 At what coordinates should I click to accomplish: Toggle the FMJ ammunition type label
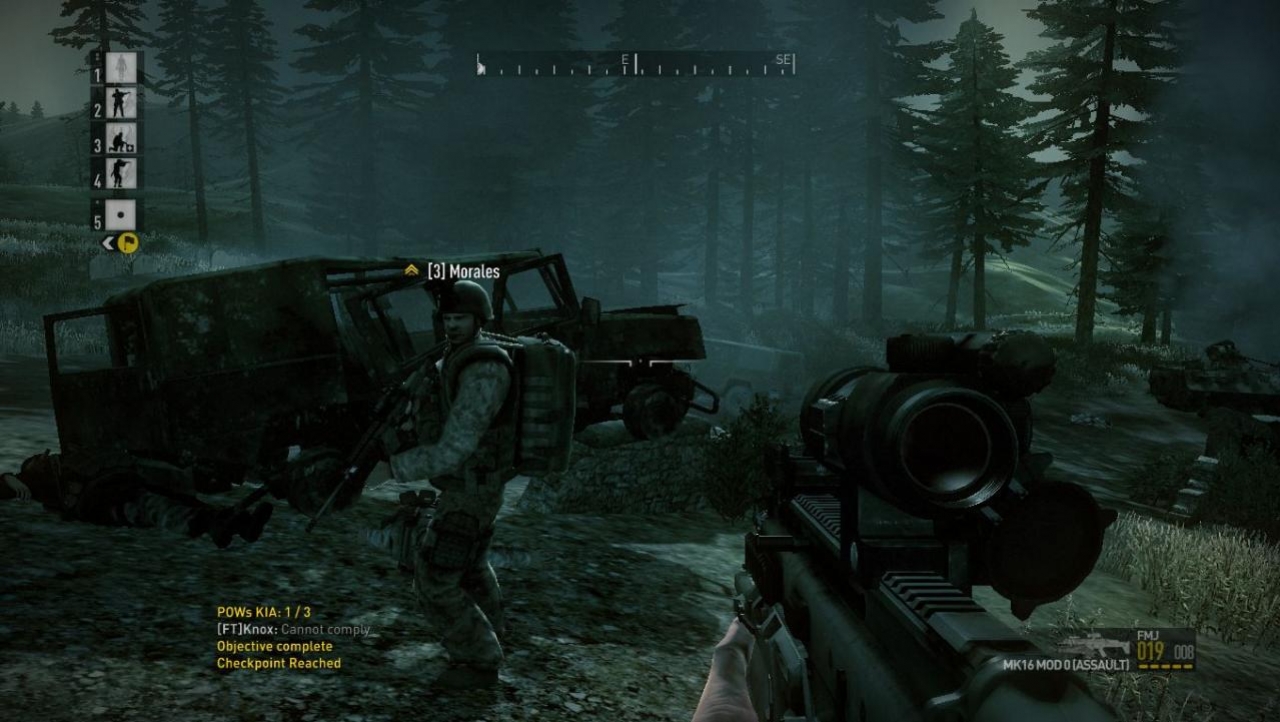click(x=1147, y=636)
